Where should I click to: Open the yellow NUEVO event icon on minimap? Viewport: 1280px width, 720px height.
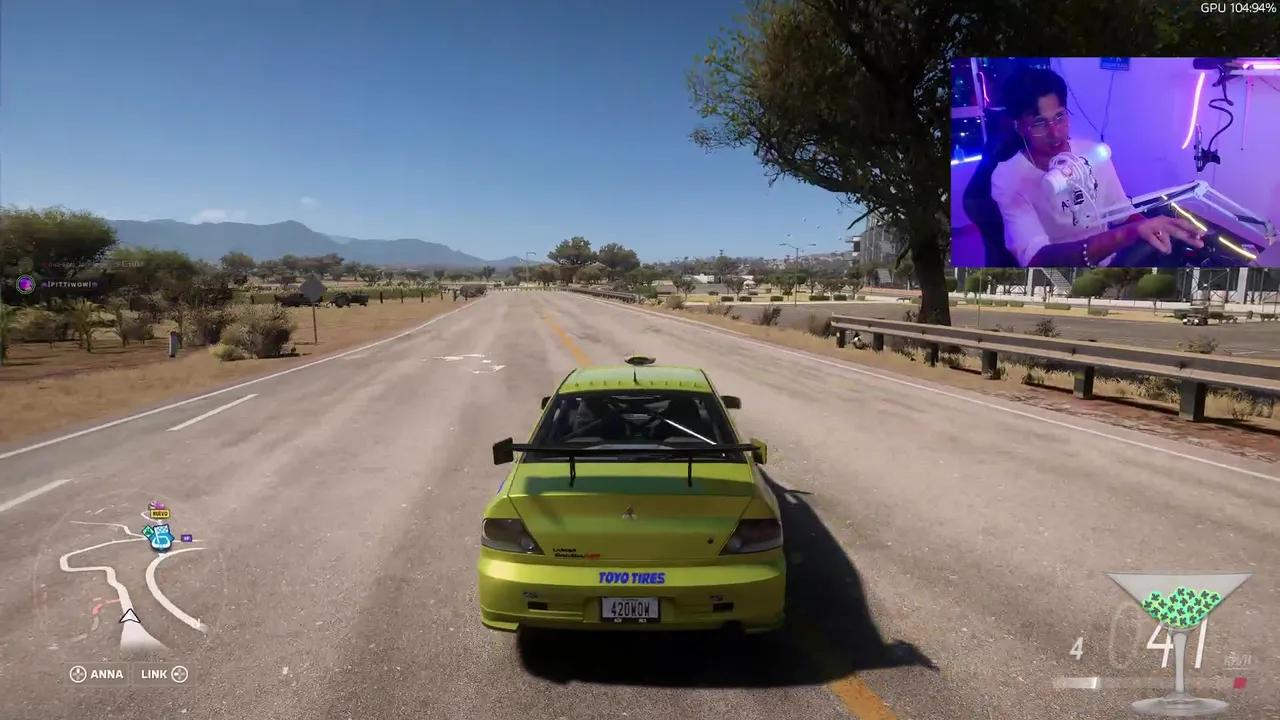(158, 512)
